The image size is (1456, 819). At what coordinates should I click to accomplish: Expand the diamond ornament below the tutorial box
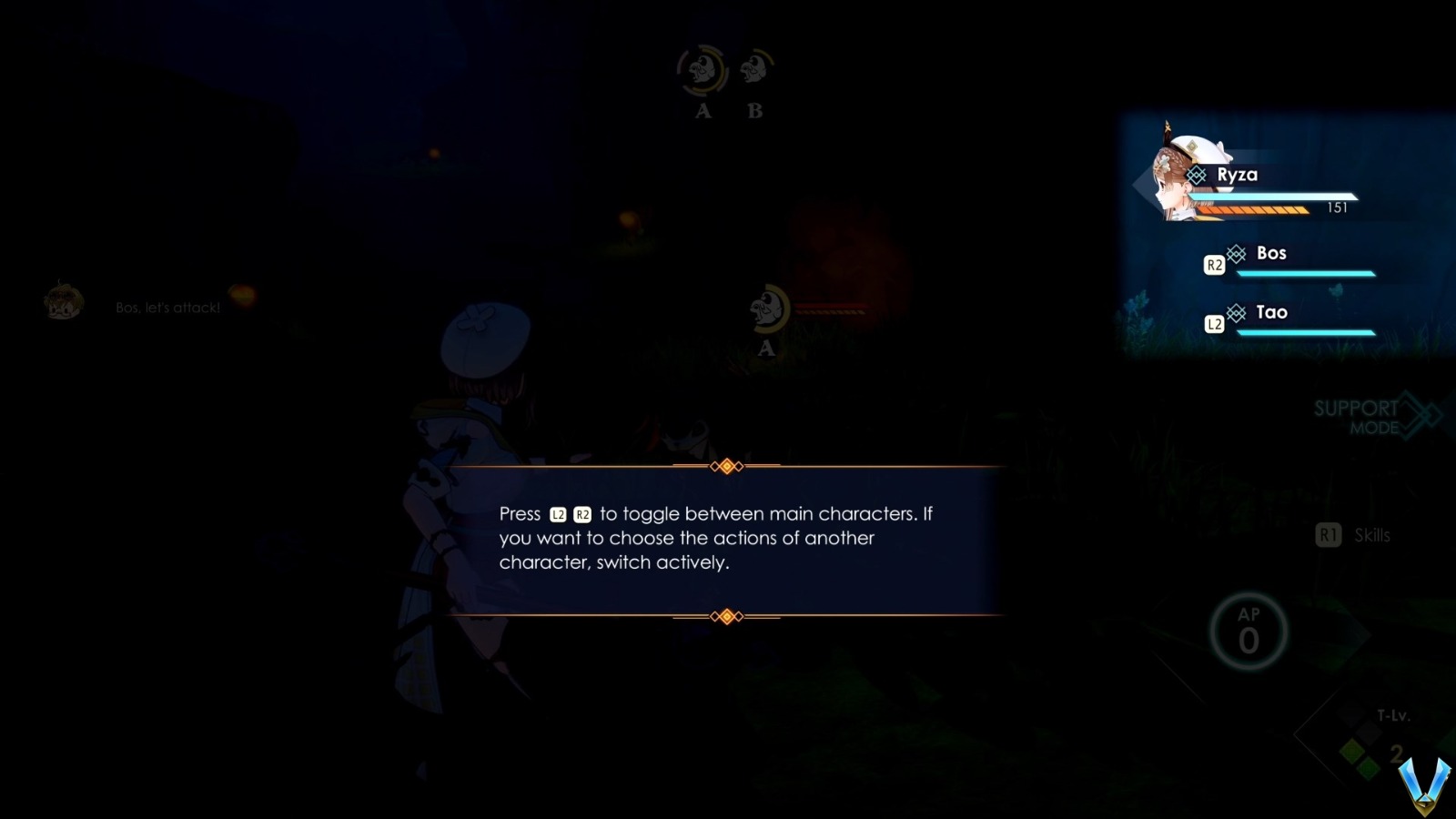coord(725,616)
